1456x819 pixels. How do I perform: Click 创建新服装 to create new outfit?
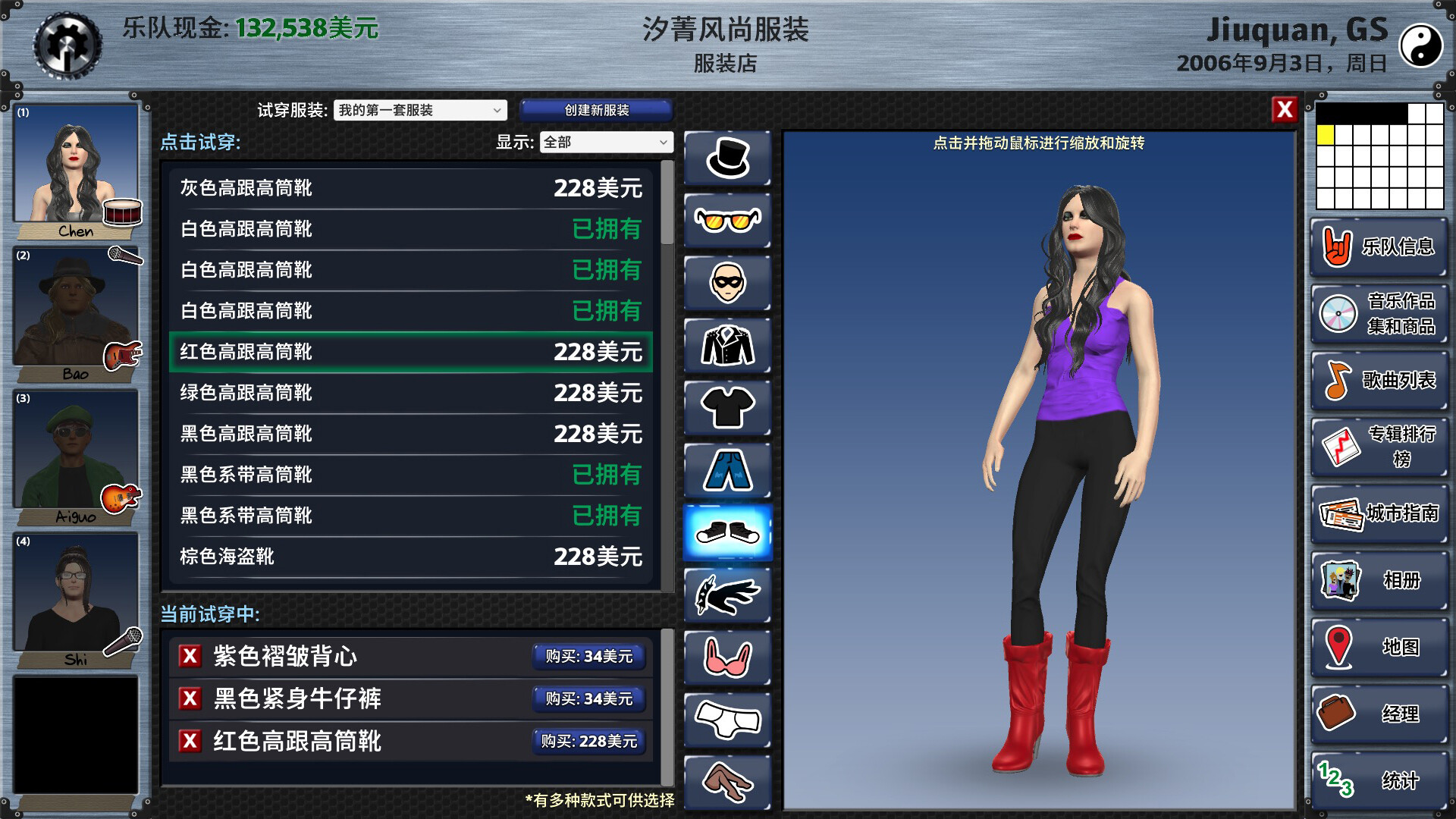coord(595,110)
